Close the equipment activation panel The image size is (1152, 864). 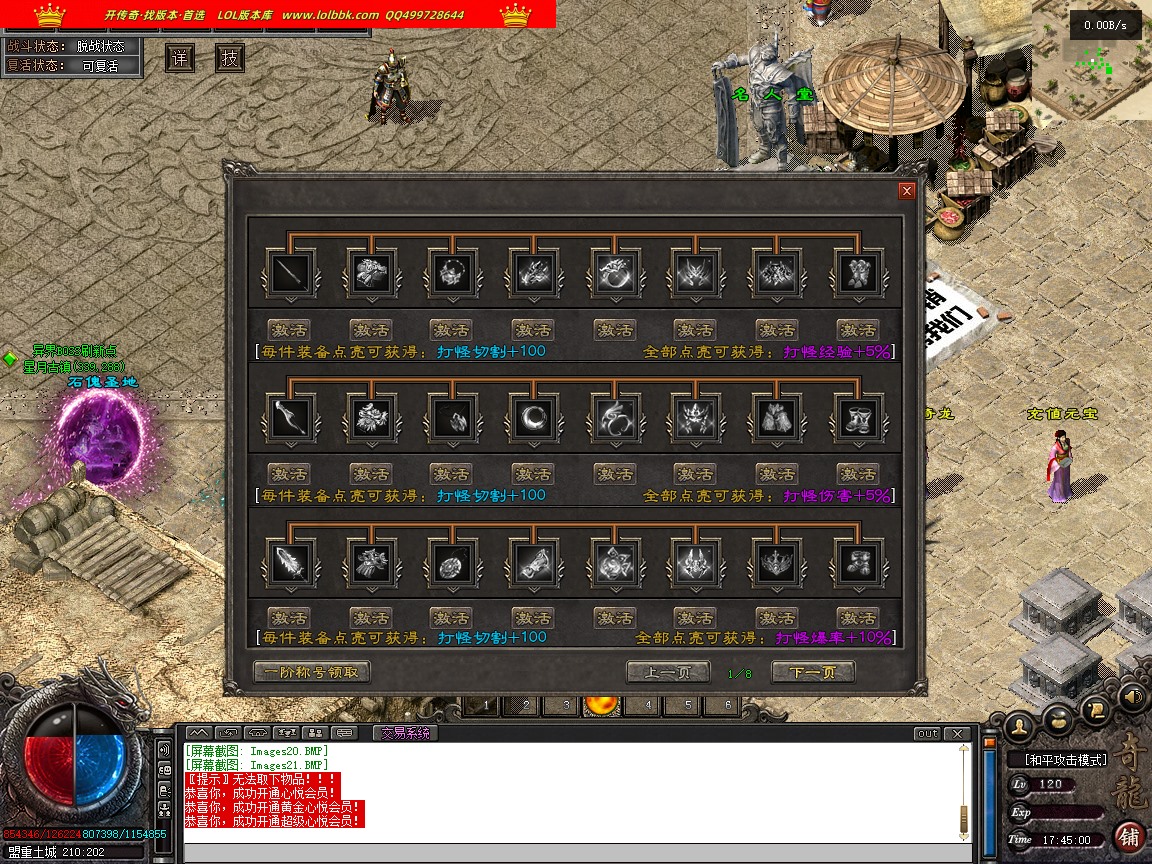tap(906, 191)
